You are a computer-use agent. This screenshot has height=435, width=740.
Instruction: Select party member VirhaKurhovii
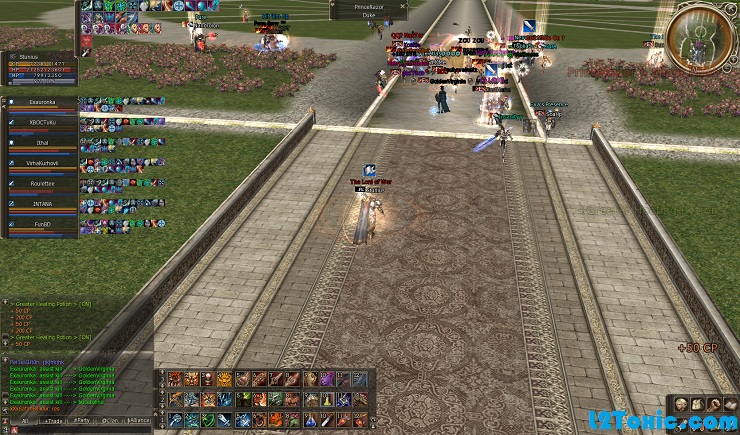(x=42, y=163)
